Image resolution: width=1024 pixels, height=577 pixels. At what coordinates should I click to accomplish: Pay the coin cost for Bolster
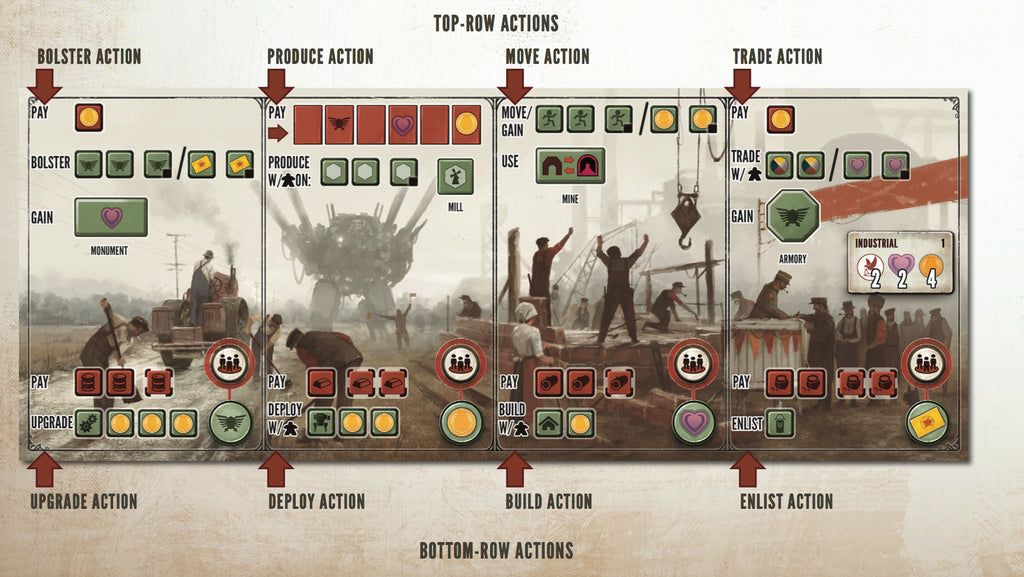pos(89,117)
